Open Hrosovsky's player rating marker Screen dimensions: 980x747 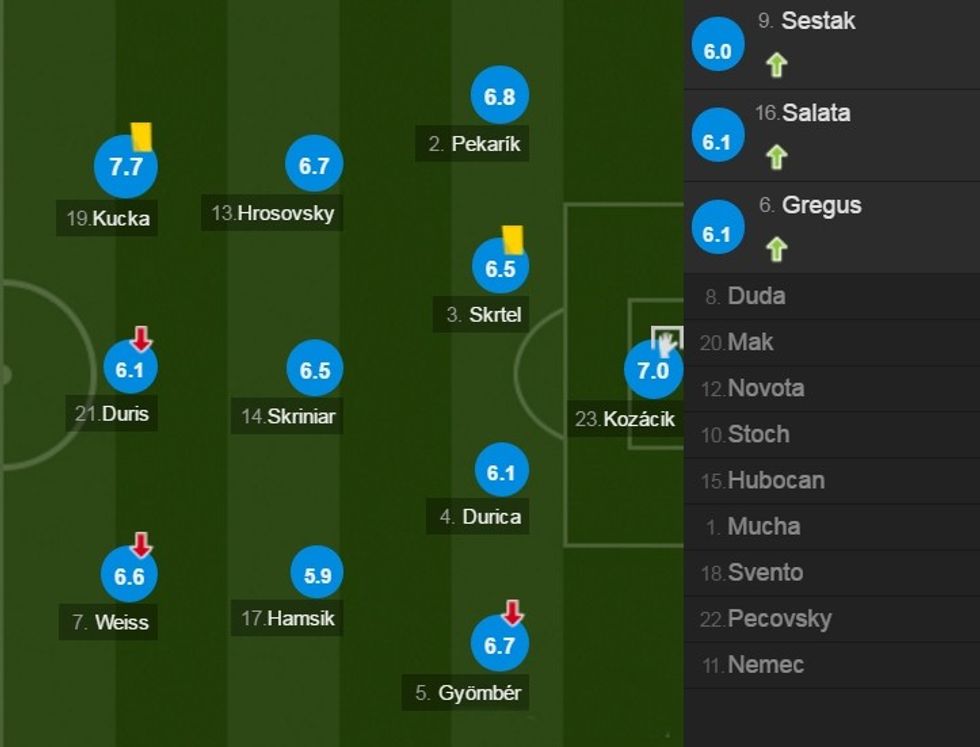click(314, 165)
